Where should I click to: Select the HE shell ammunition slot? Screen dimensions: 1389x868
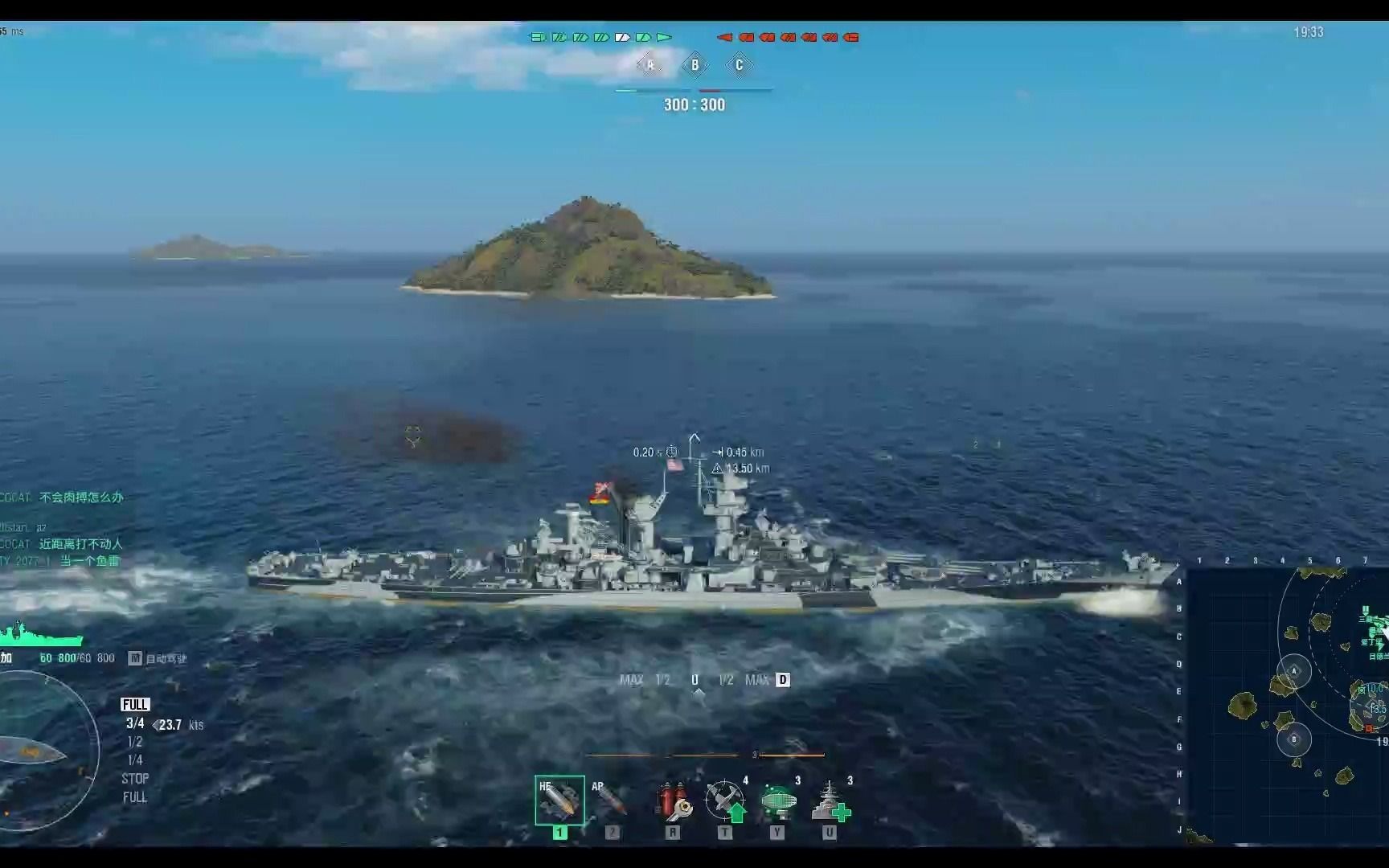tap(559, 800)
